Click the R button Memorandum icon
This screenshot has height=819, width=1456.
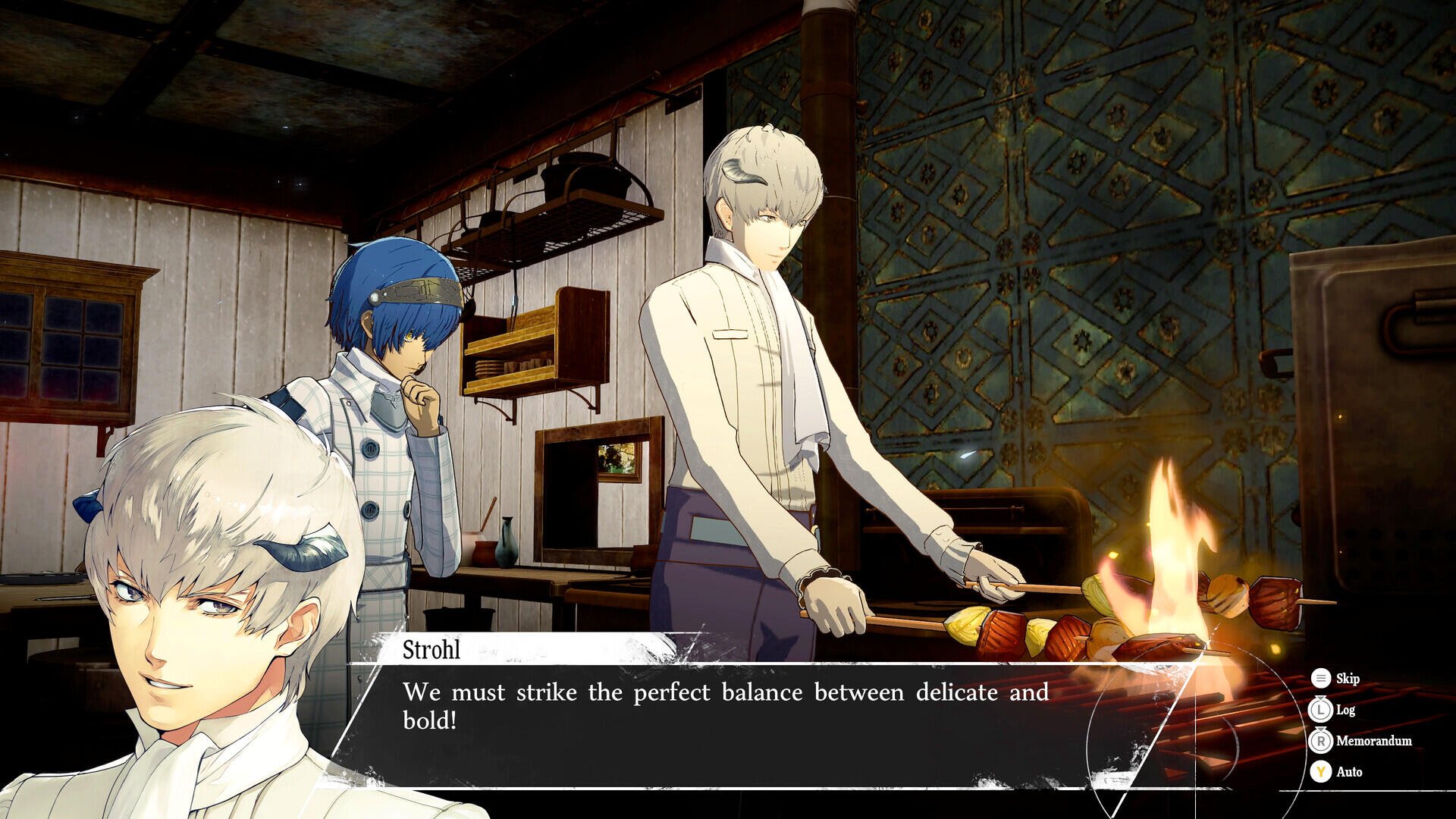pyautogui.click(x=1321, y=742)
